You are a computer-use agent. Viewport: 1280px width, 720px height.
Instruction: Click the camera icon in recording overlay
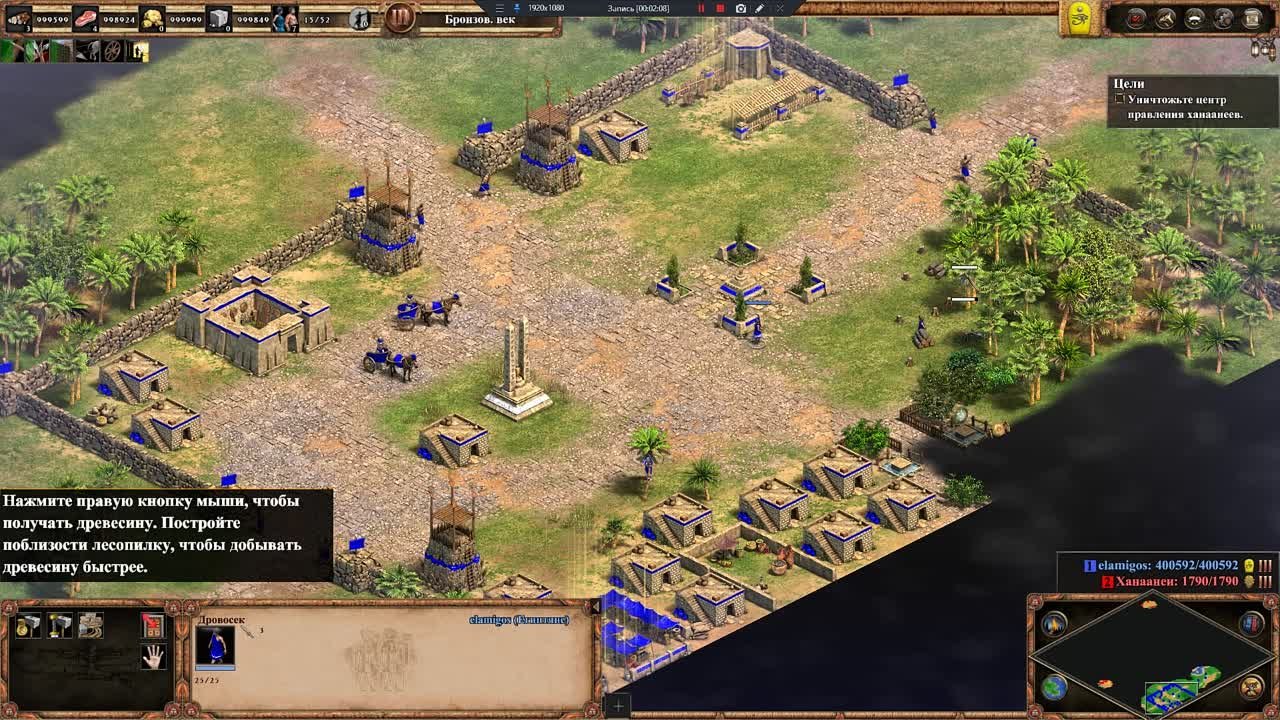tap(741, 8)
